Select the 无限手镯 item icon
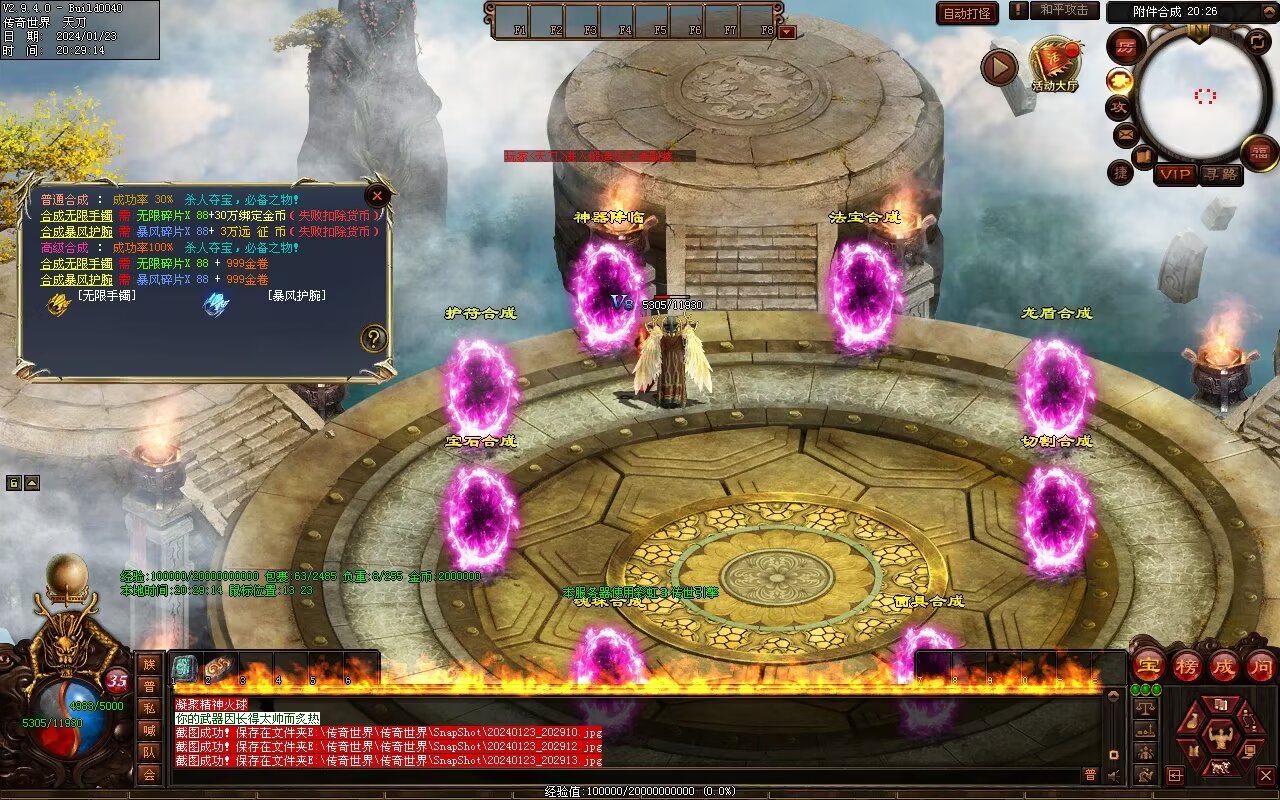The image size is (1280, 800). pyautogui.click(x=59, y=303)
